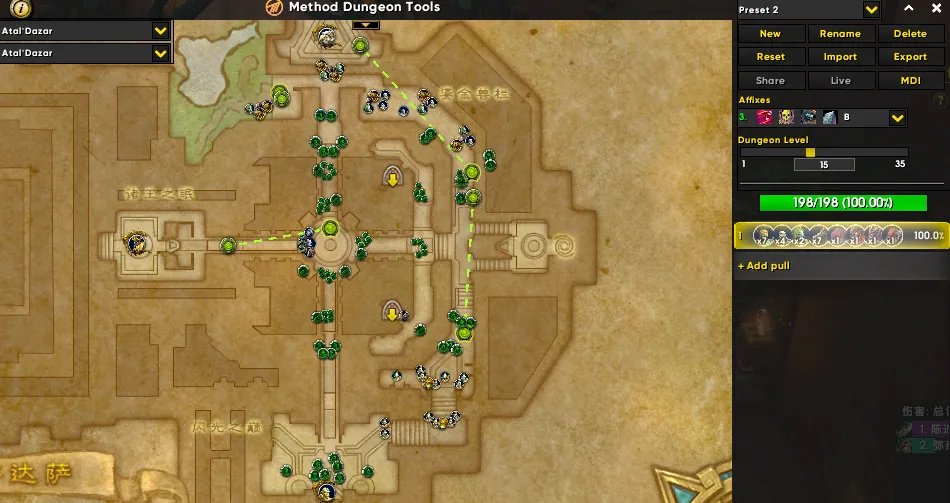950x503 pixels.
Task: Open the Preset 2 dropdown
Action: 871,10
